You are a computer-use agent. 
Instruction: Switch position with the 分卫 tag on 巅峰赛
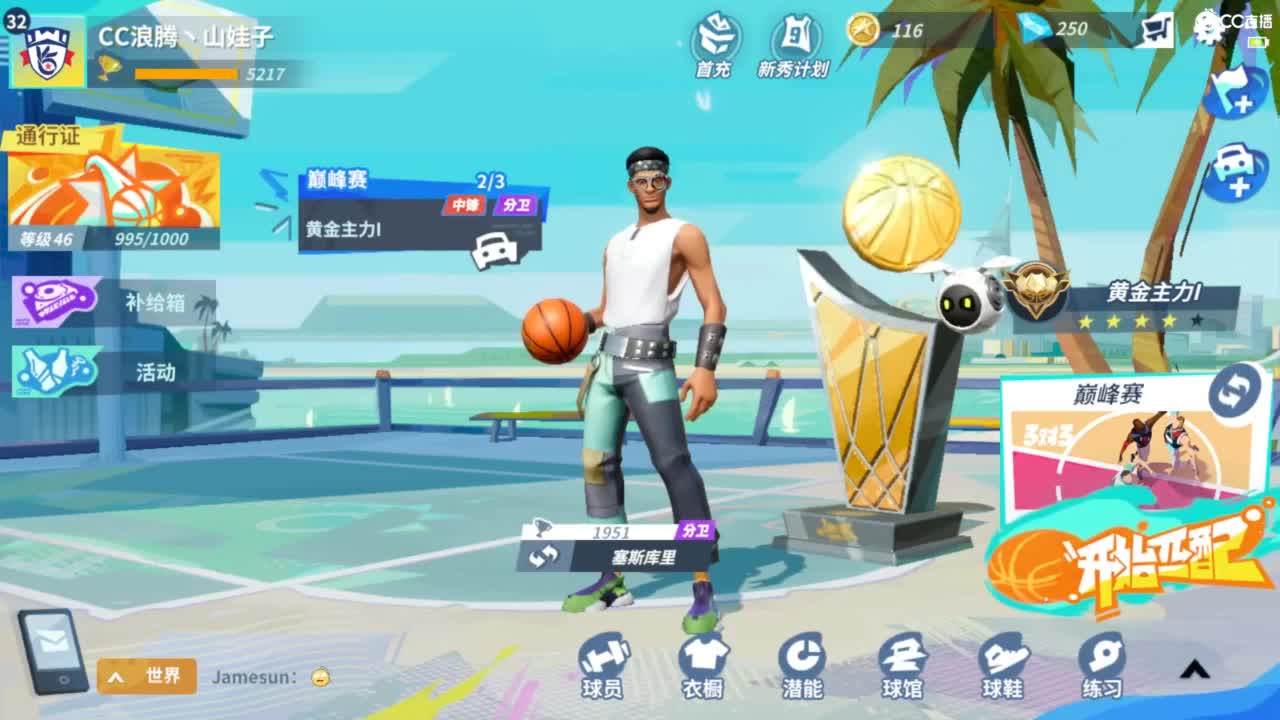pos(515,203)
